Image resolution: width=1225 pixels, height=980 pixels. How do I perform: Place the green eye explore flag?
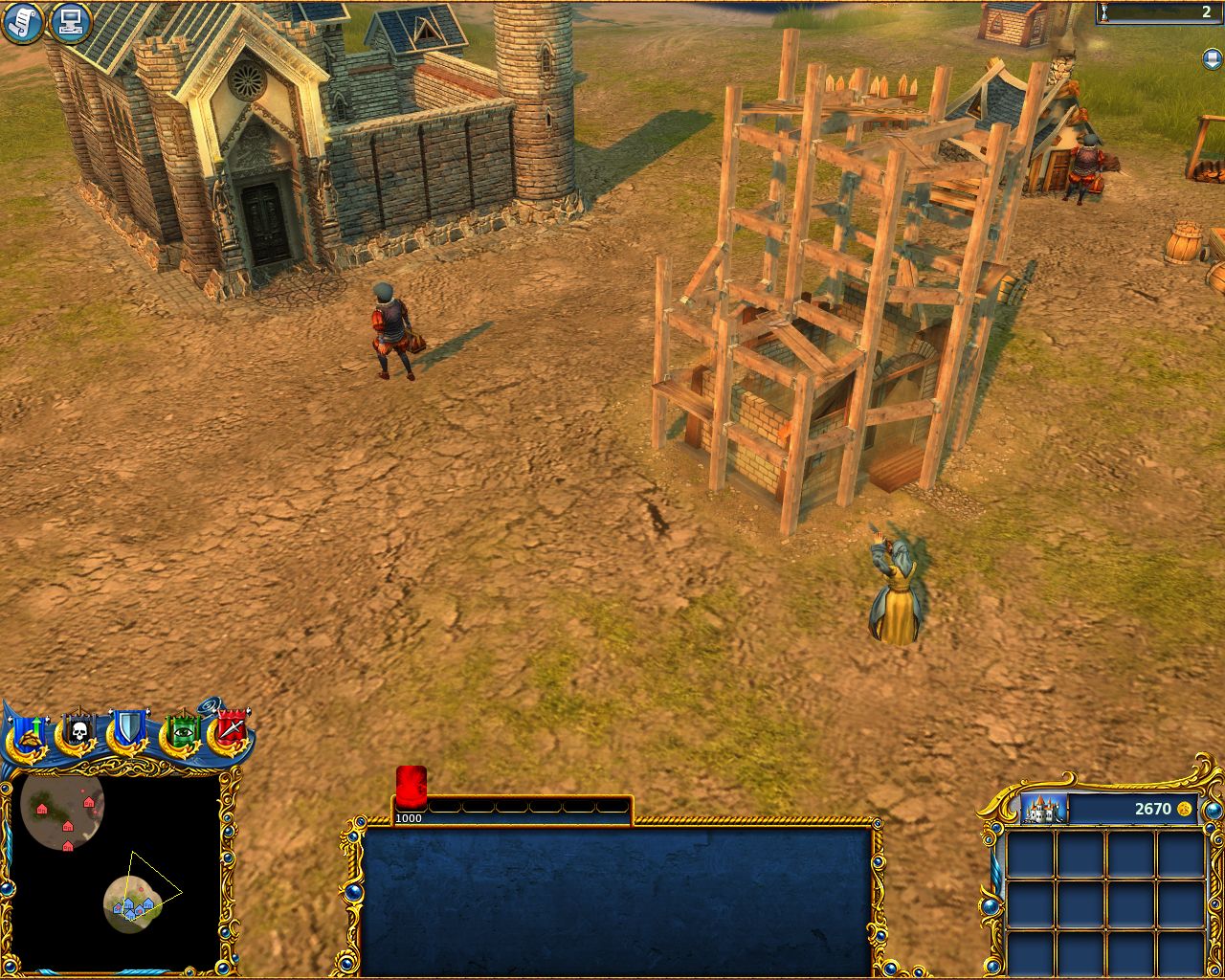coord(181,733)
